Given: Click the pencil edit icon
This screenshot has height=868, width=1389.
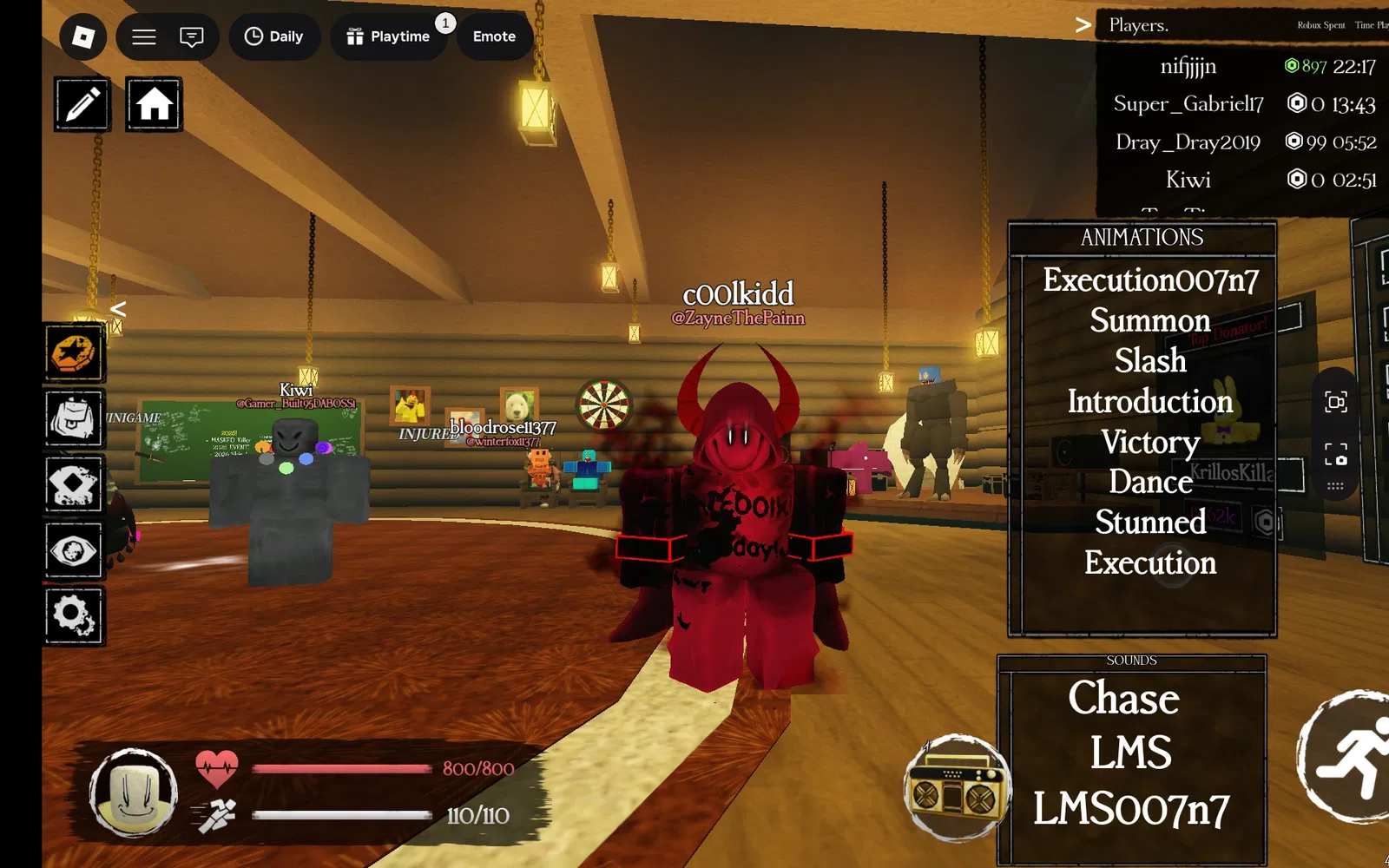Looking at the screenshot, I should [82, 104].
